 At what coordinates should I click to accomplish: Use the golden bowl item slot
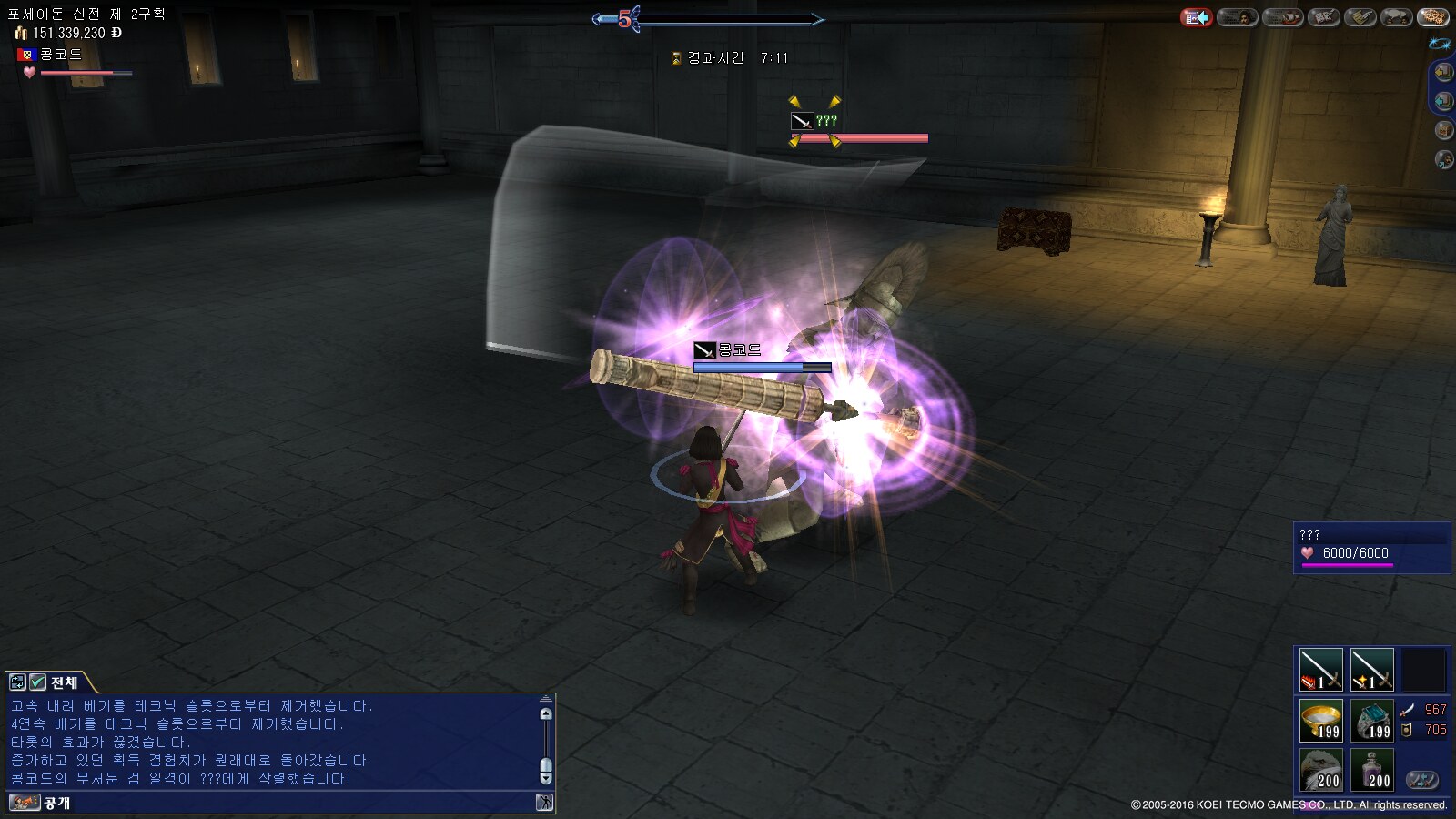pos(1320,721)
